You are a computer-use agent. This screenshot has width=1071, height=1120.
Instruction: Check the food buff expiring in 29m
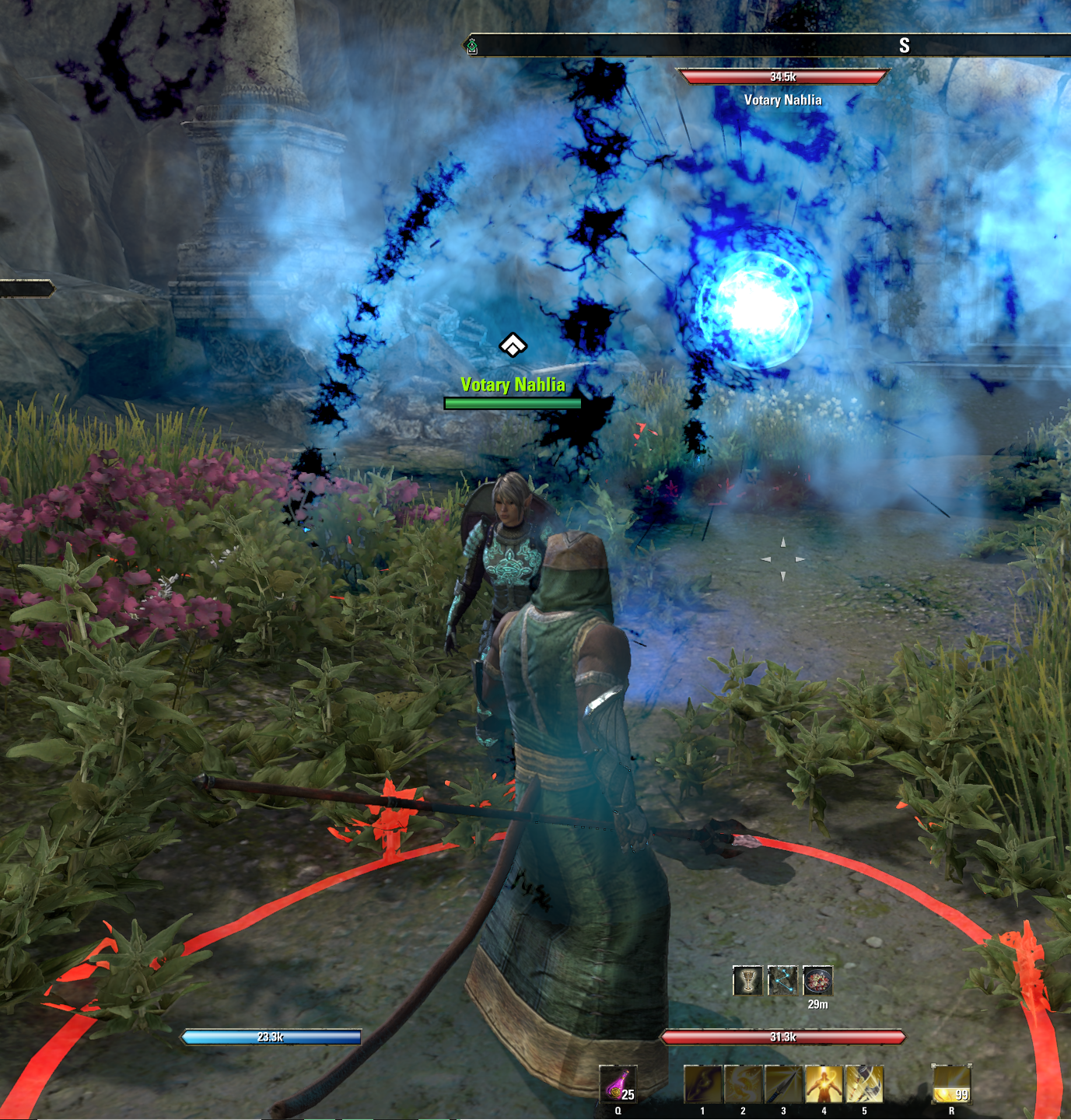pyautogui.click(x=818, y=981)
